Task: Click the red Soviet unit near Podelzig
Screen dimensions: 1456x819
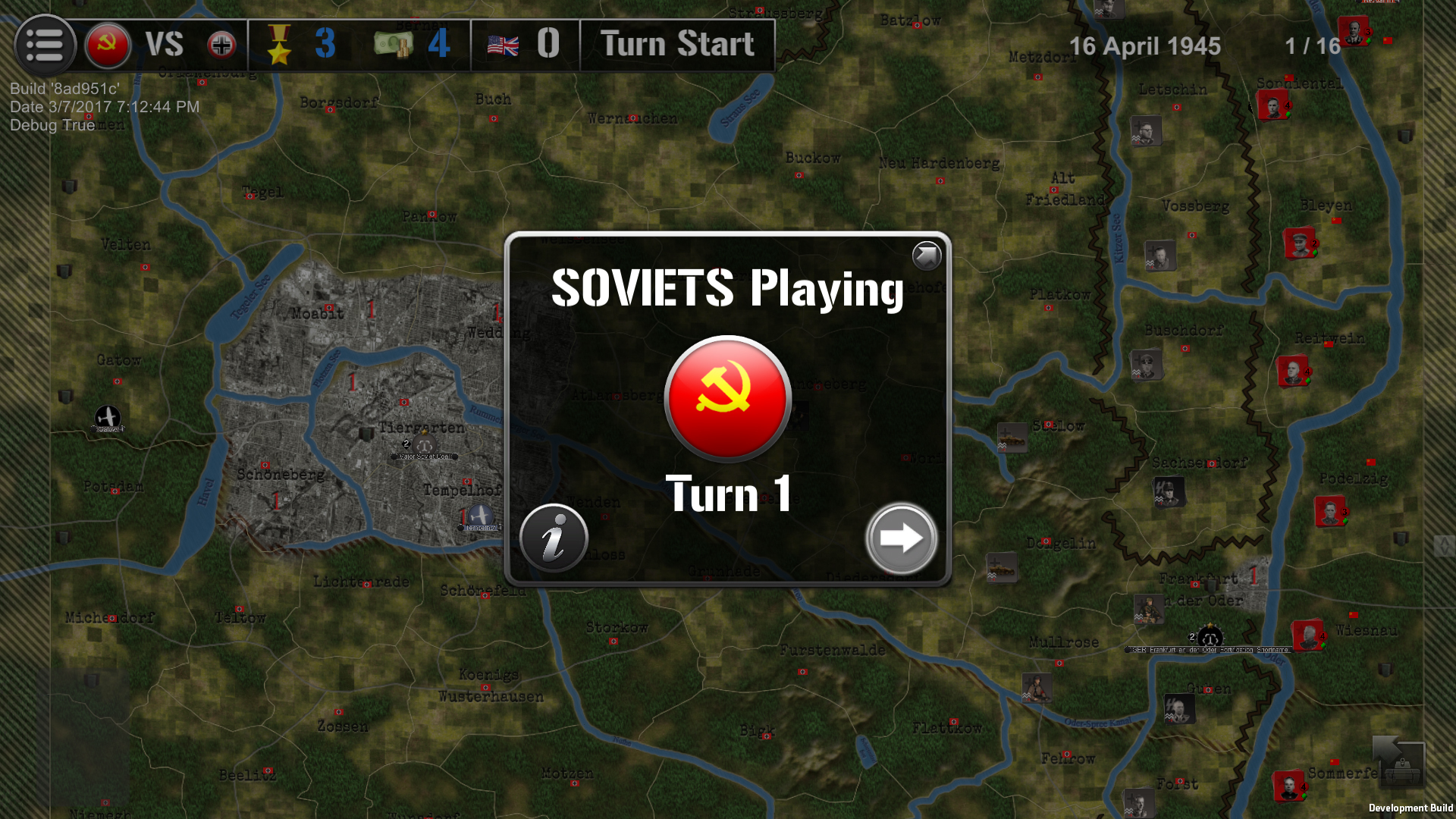Action: click(x=1329, y=510)
